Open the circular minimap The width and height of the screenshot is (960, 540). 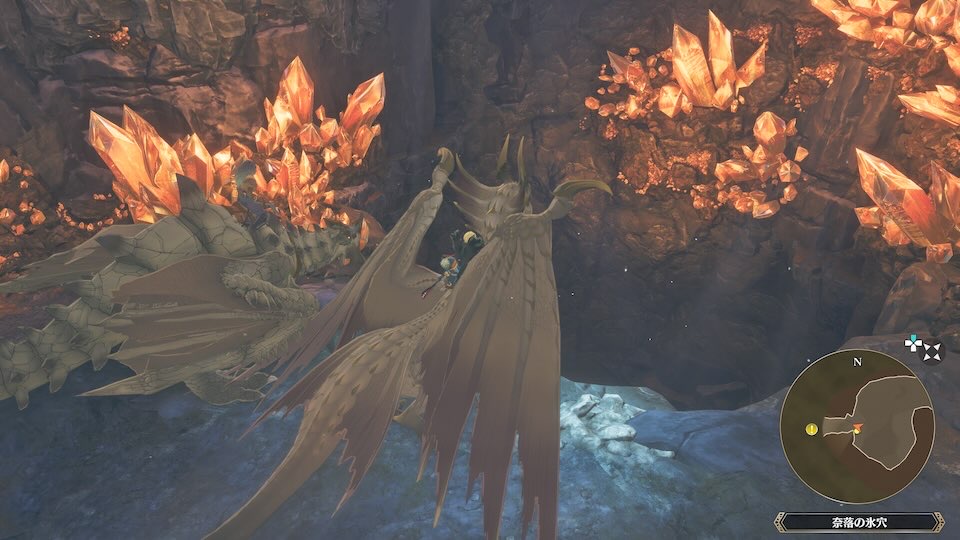(x=857, y=425)
